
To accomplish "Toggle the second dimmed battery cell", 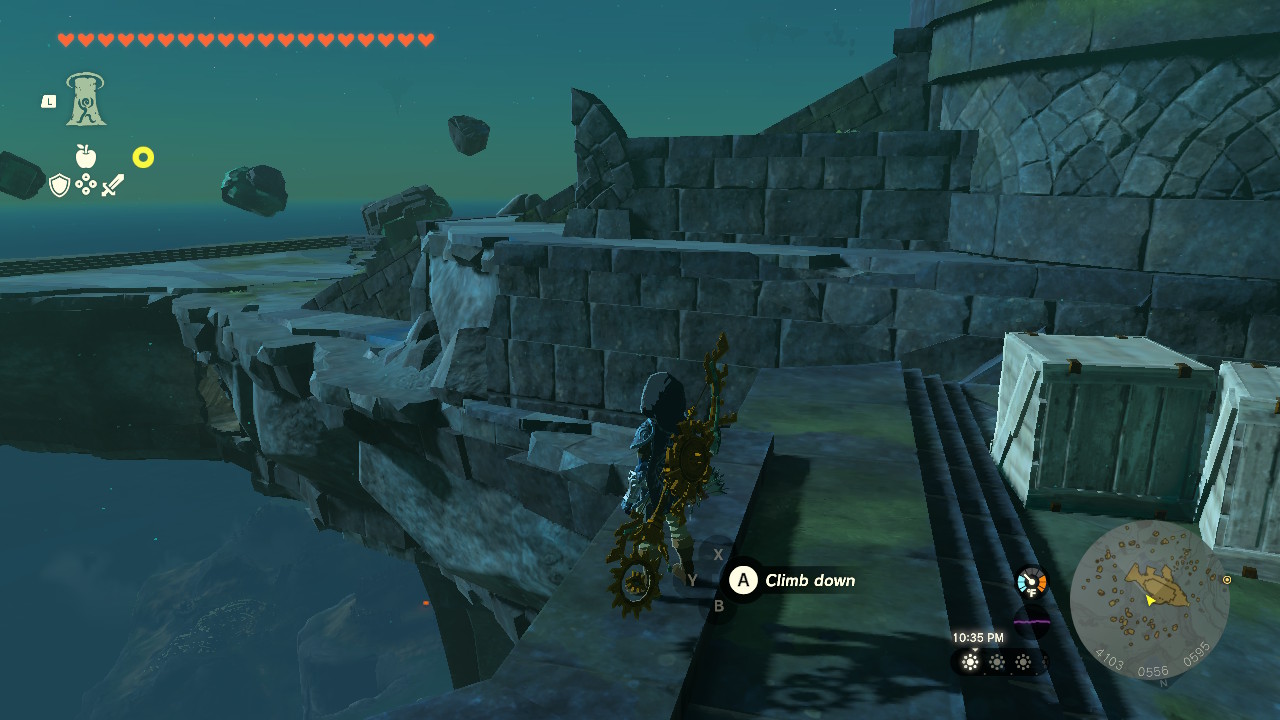I will tap(996, 662).
